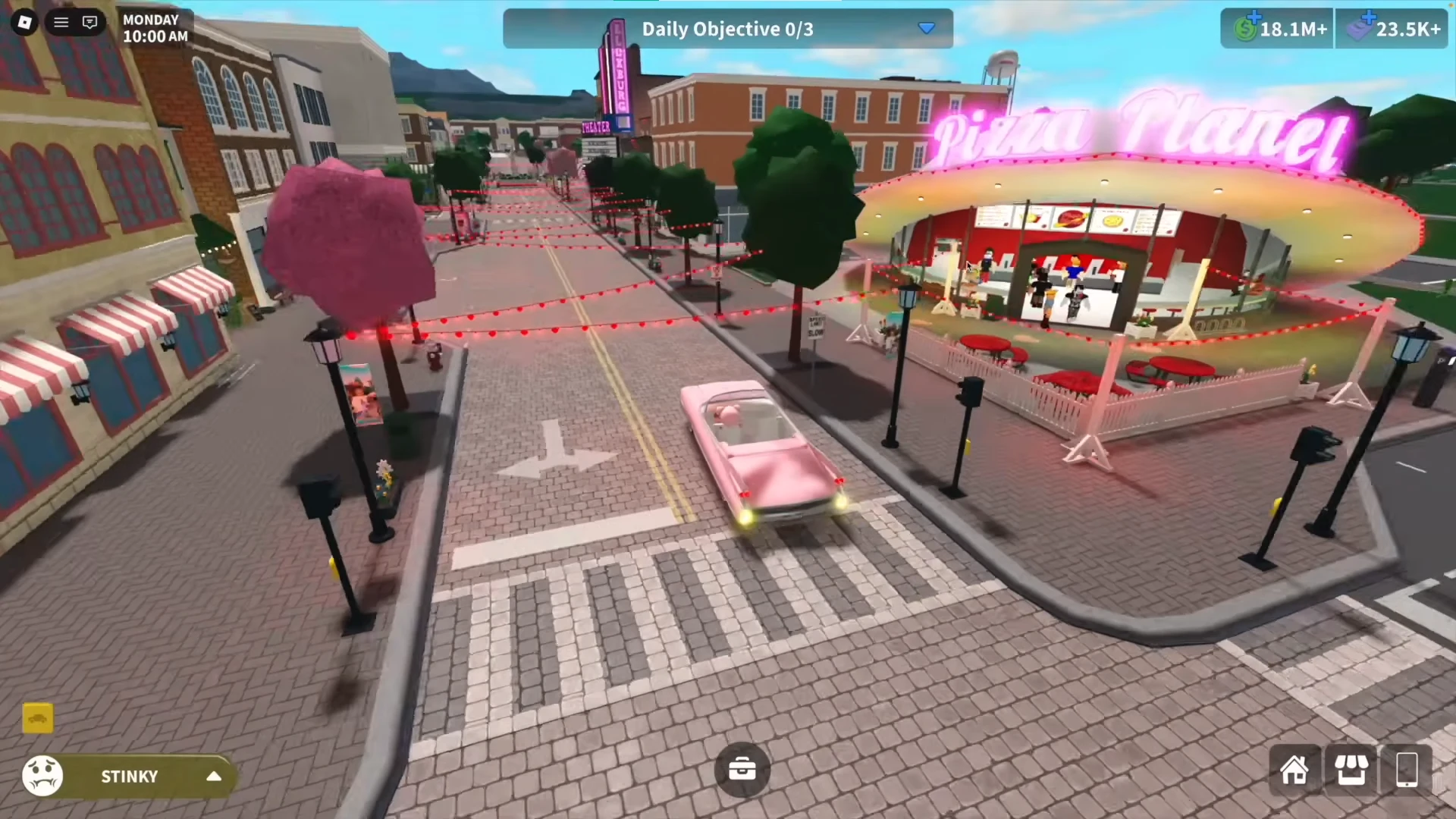Expand the Daily Objective dropdown arrow

click(x=927, y=29)
